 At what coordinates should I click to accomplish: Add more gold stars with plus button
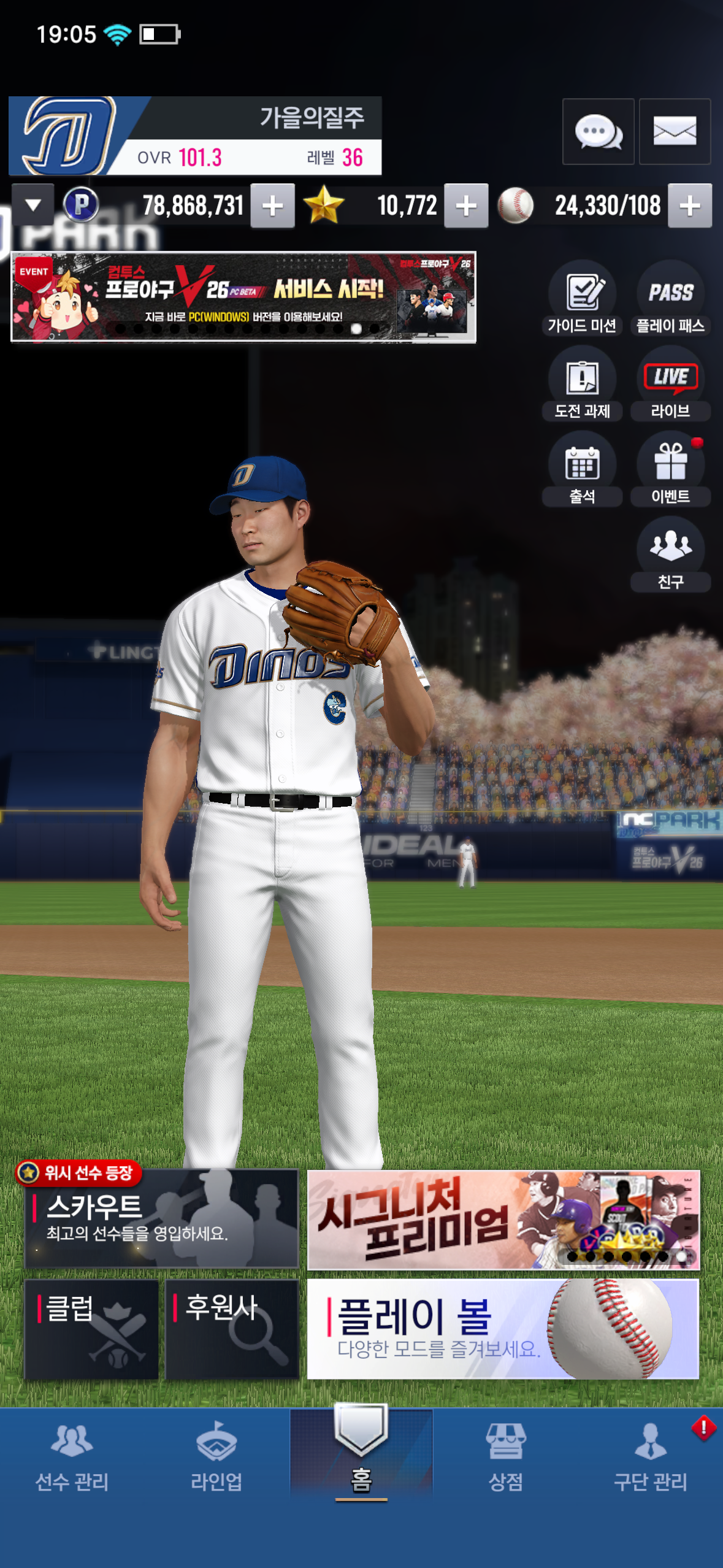pos(466,206)
